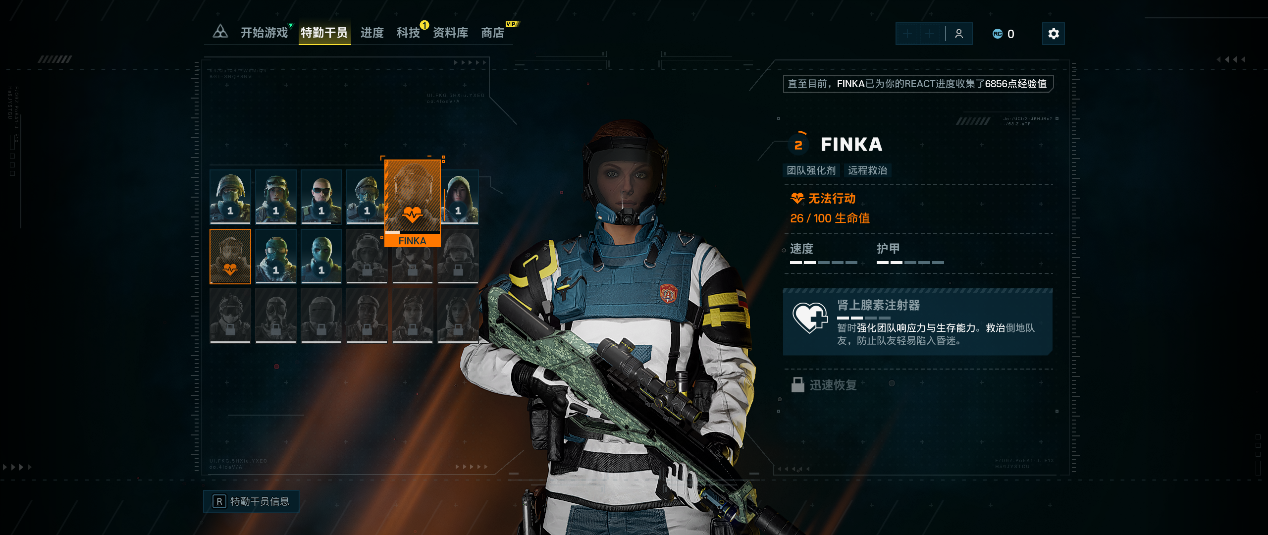The width and height of the screenshot is (1268, 535).
Task: Open settings with the gear icon
Action: [1053, 34]
